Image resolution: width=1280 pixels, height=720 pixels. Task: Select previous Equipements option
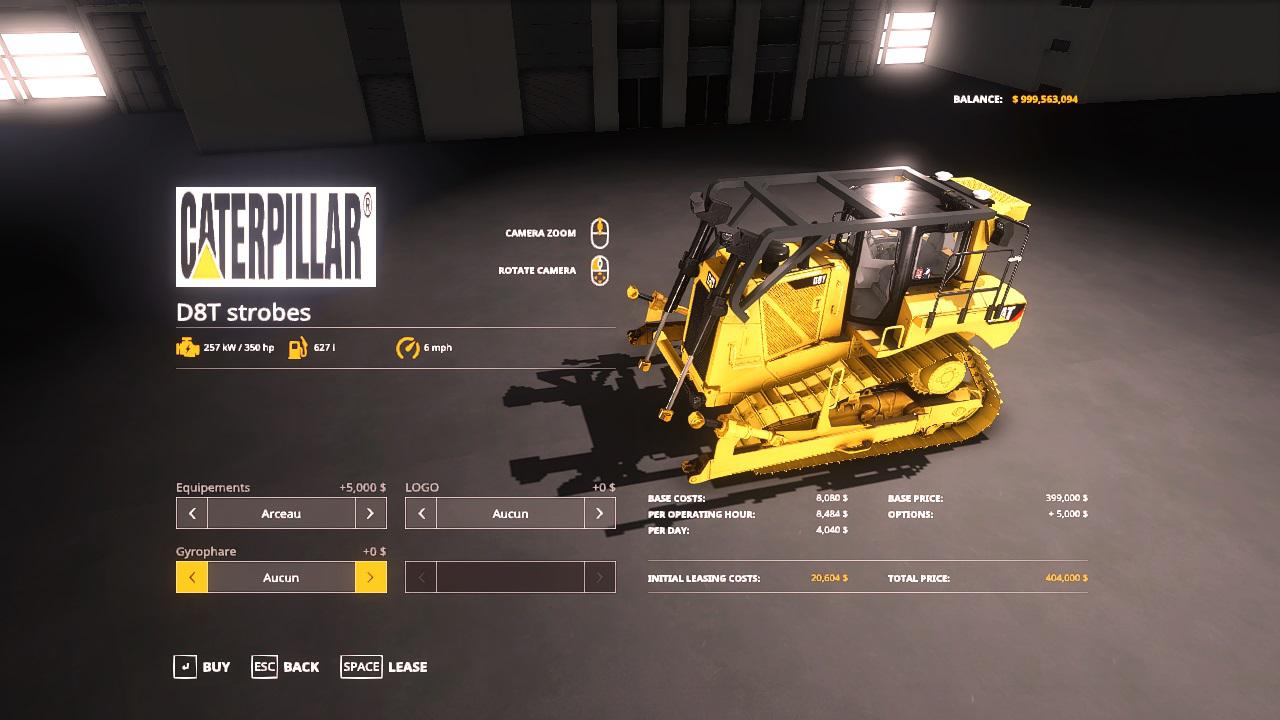[x=192, y=514]
